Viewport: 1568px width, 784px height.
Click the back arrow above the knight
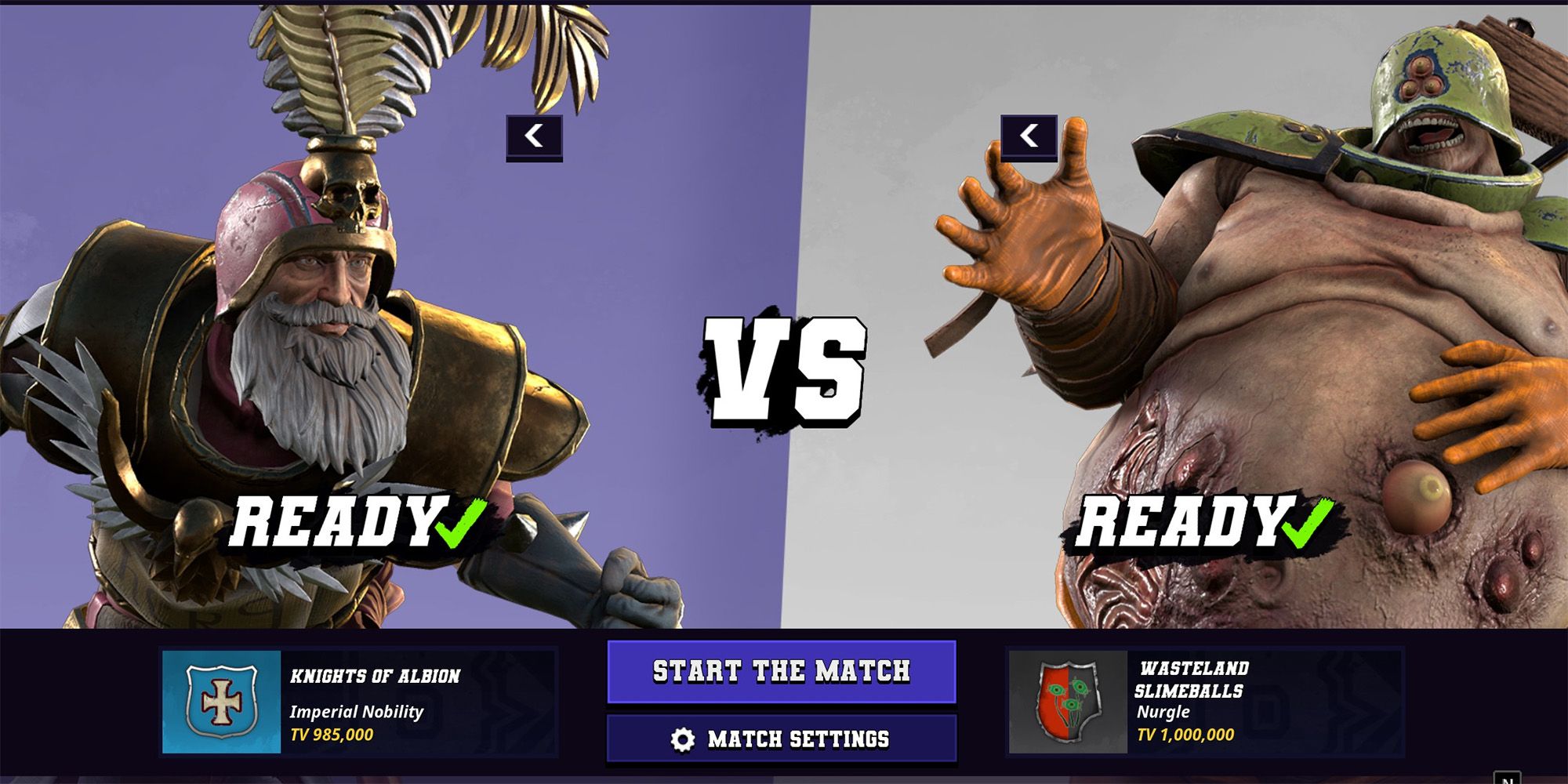(x=534, y=137)
